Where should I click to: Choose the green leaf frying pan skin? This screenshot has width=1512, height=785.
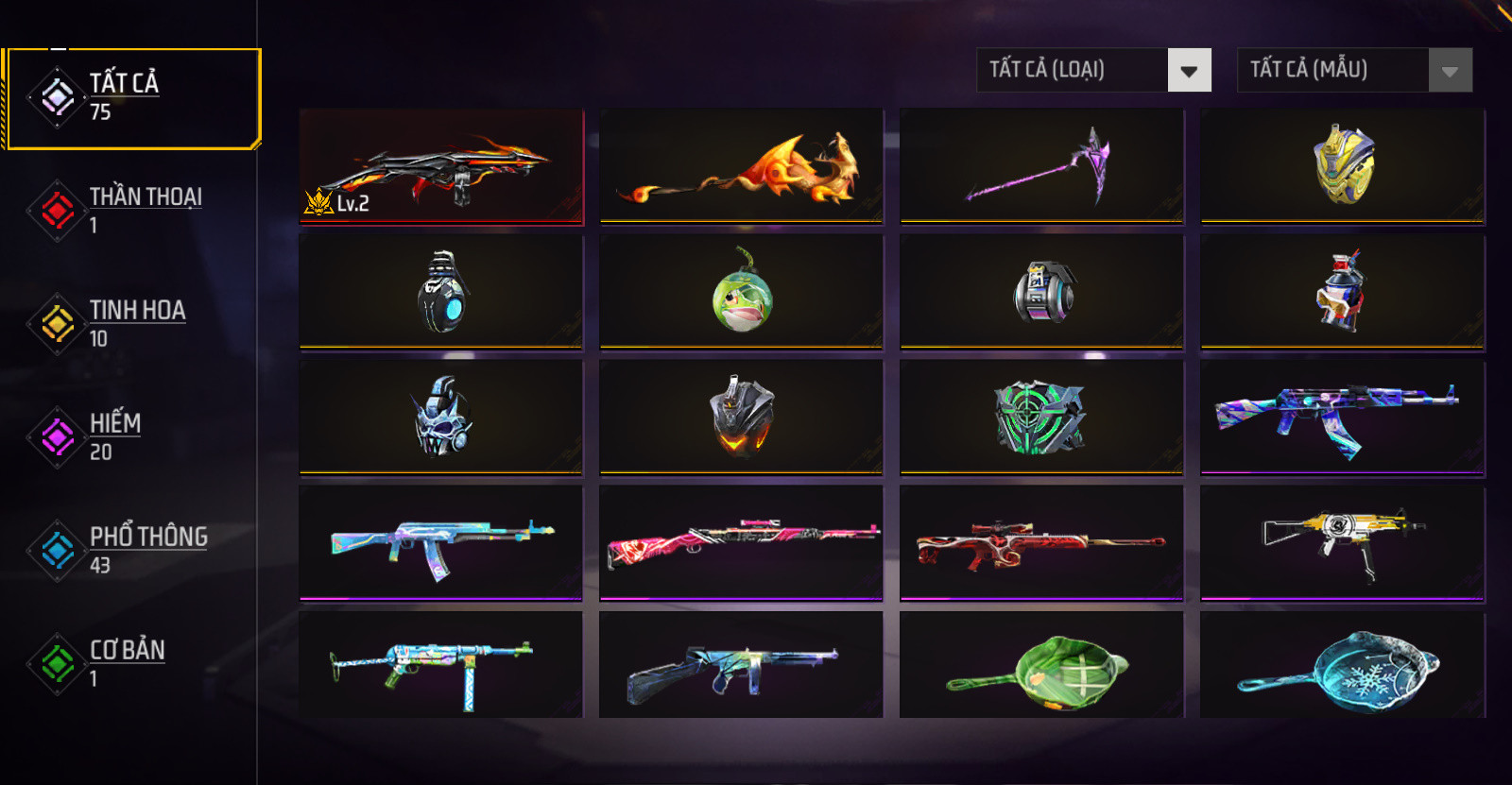pyautogui.click(x=1041, y=667)
